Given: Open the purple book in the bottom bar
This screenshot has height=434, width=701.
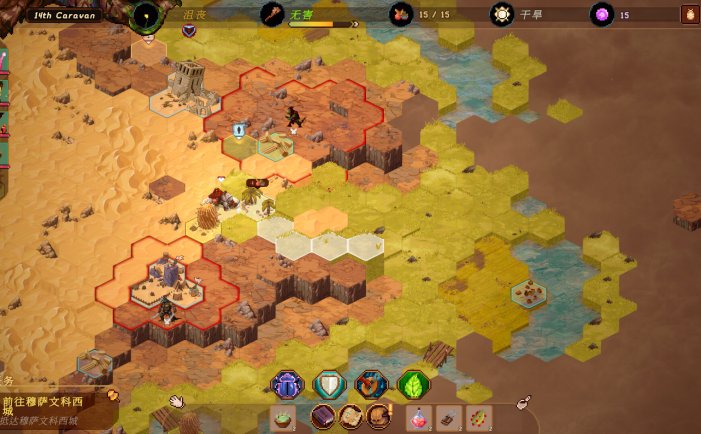Looking at the screenshot, I should (x=323, y=417).
